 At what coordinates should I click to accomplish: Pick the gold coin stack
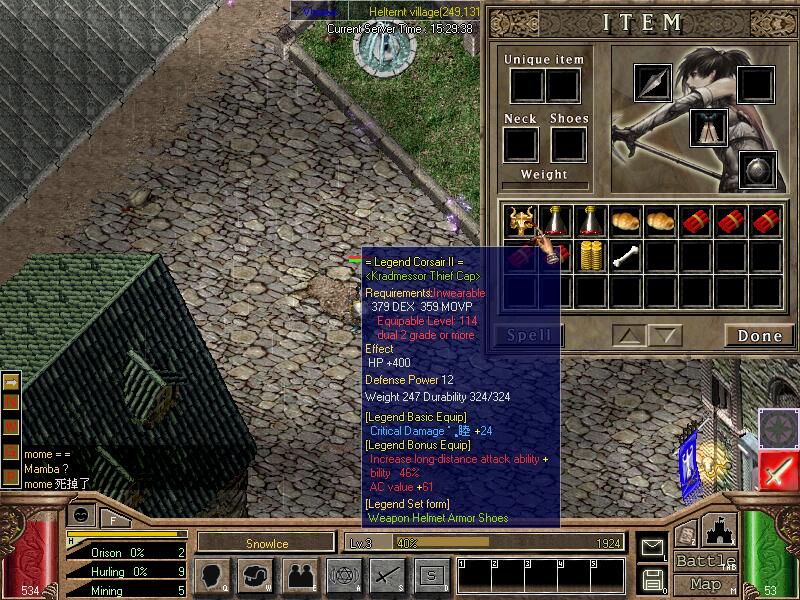(590, 255)
